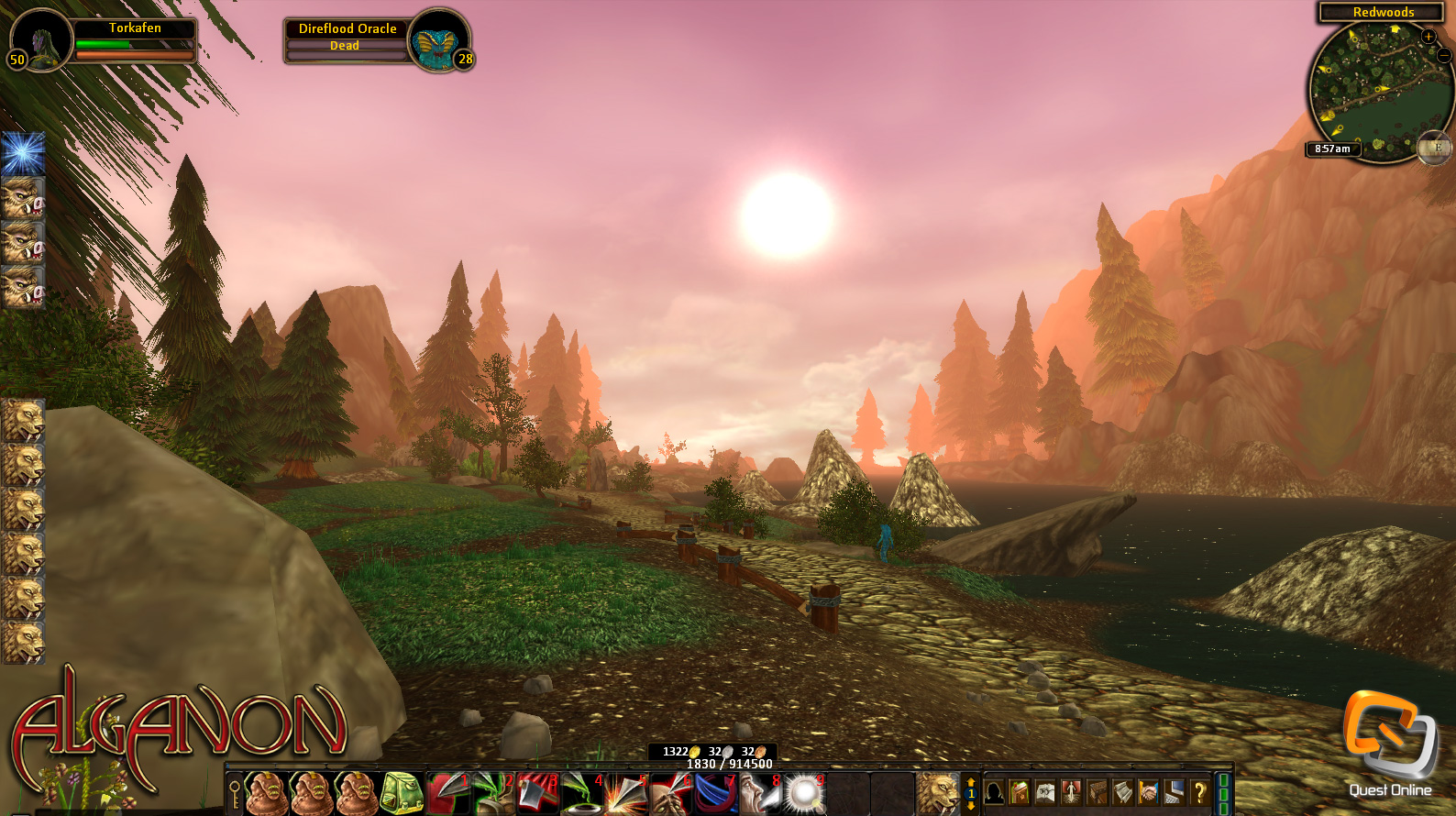Trigger the screaming face ability, slot 8
Image resolution: width=1456 pixels, height=816 pixels.
(x=760, y=793)
